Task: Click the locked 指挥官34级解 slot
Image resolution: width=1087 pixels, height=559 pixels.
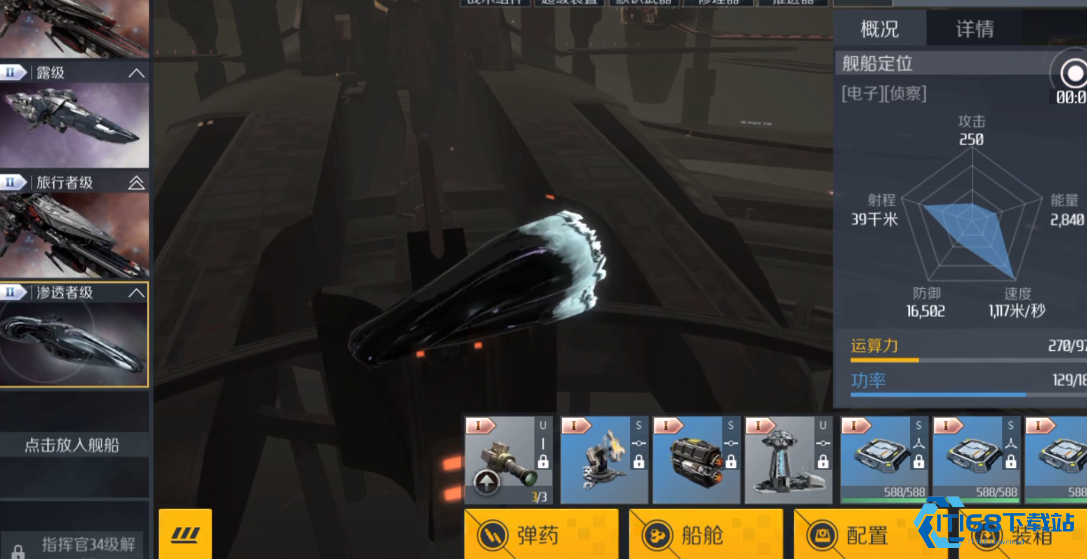Action: (74, 546)
